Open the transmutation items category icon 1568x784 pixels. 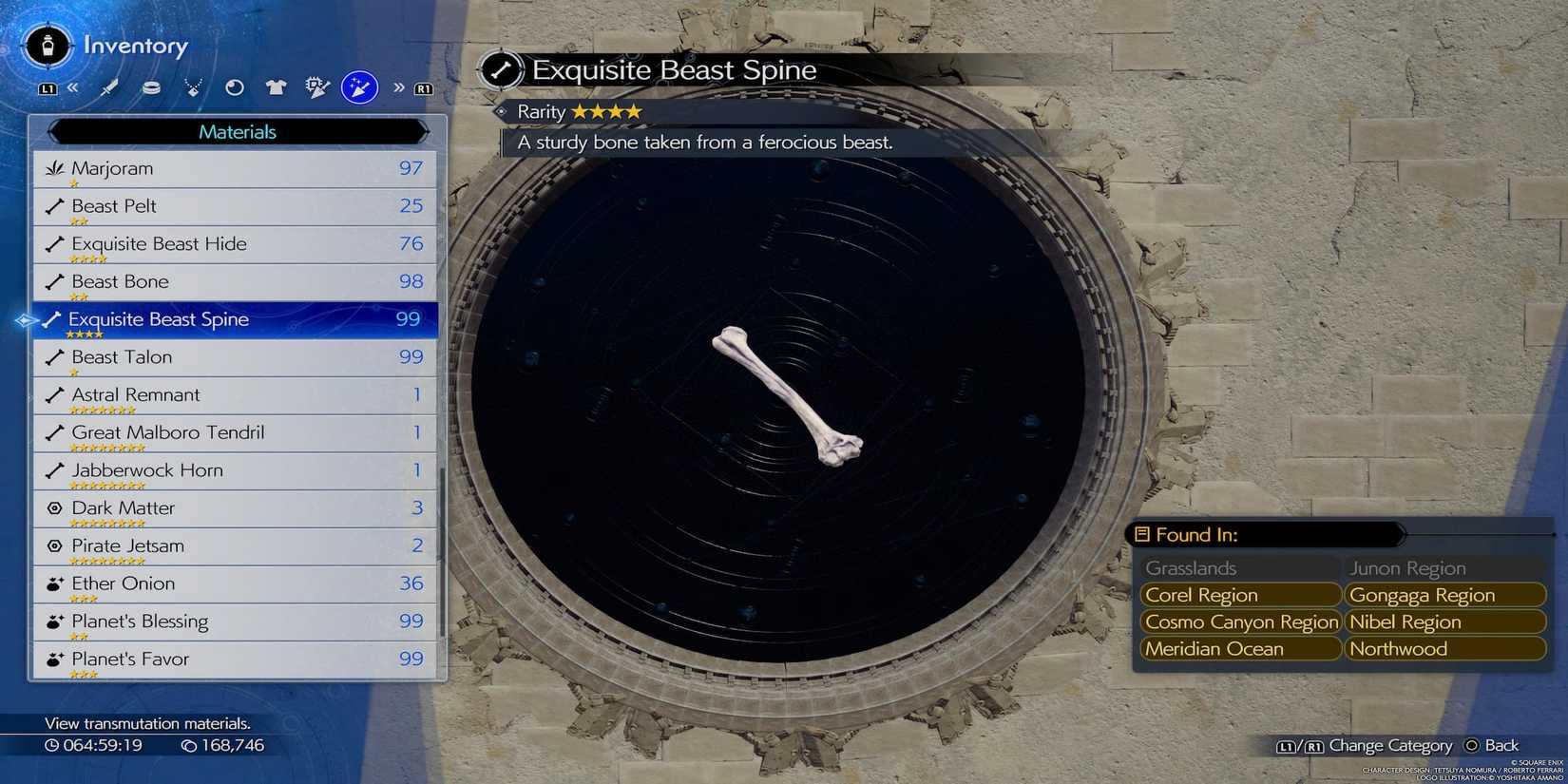pyautogui.click(x=316, y=86)
